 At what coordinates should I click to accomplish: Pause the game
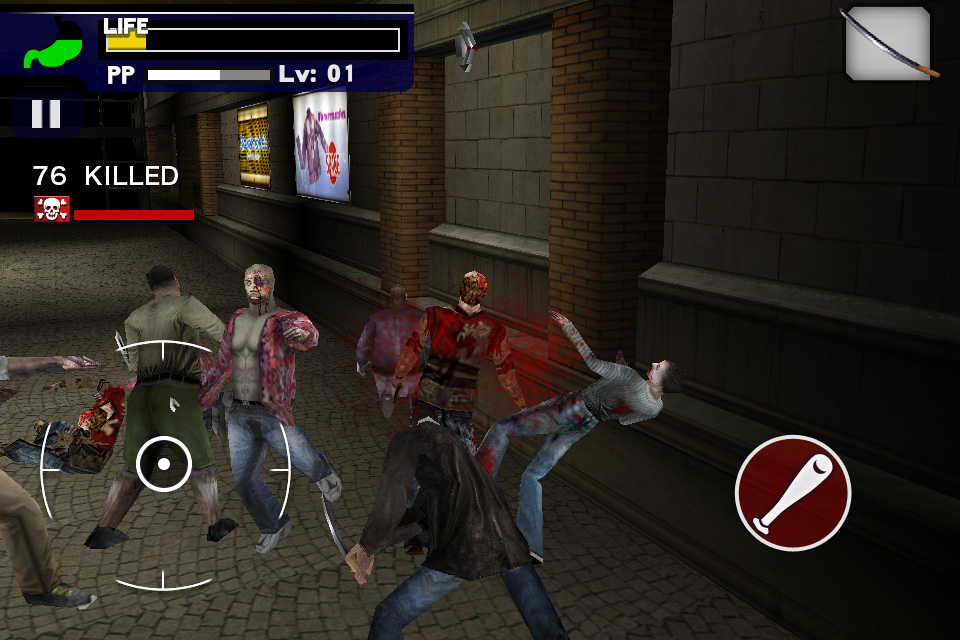[46, 113]
